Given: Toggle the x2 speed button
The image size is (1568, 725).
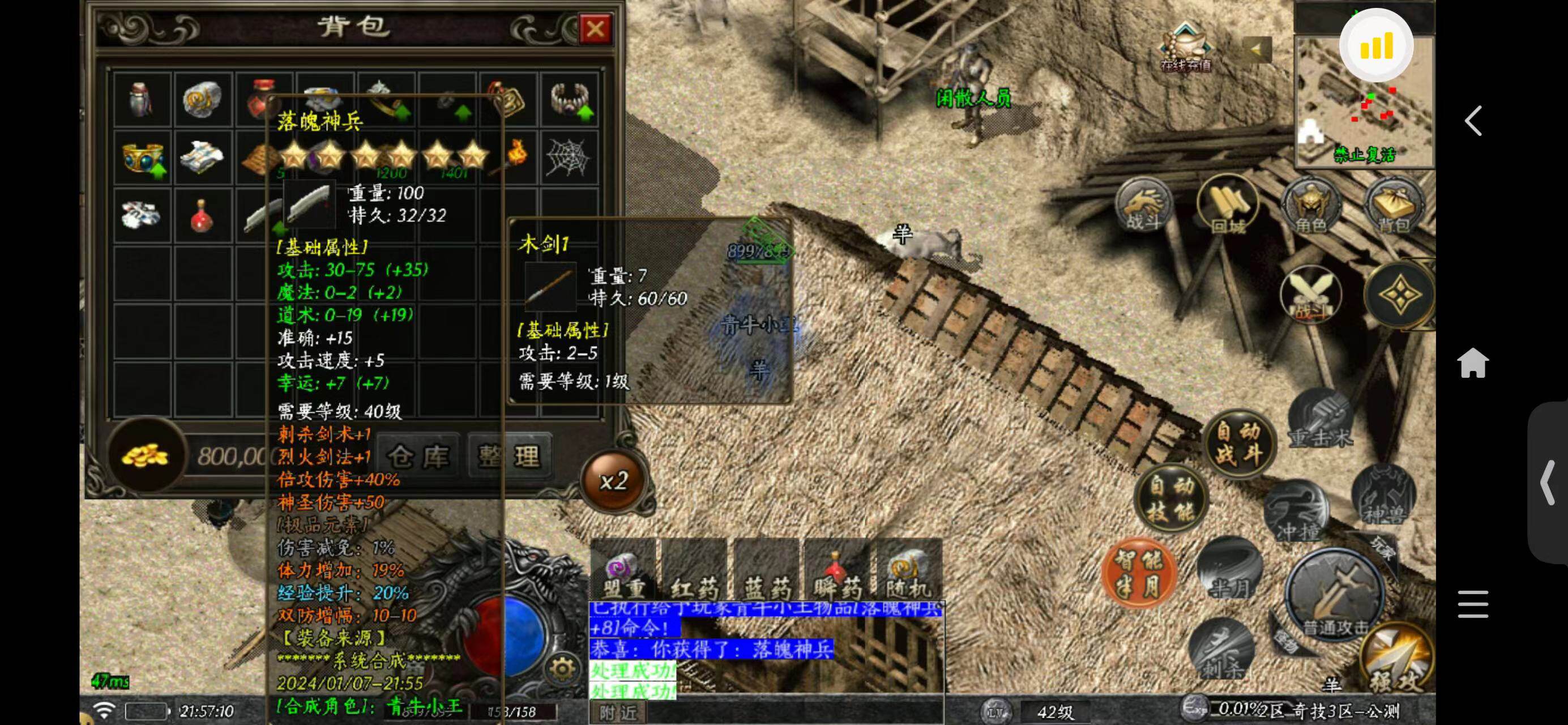Looking at the screenshot, I should (x=614, y=481).
